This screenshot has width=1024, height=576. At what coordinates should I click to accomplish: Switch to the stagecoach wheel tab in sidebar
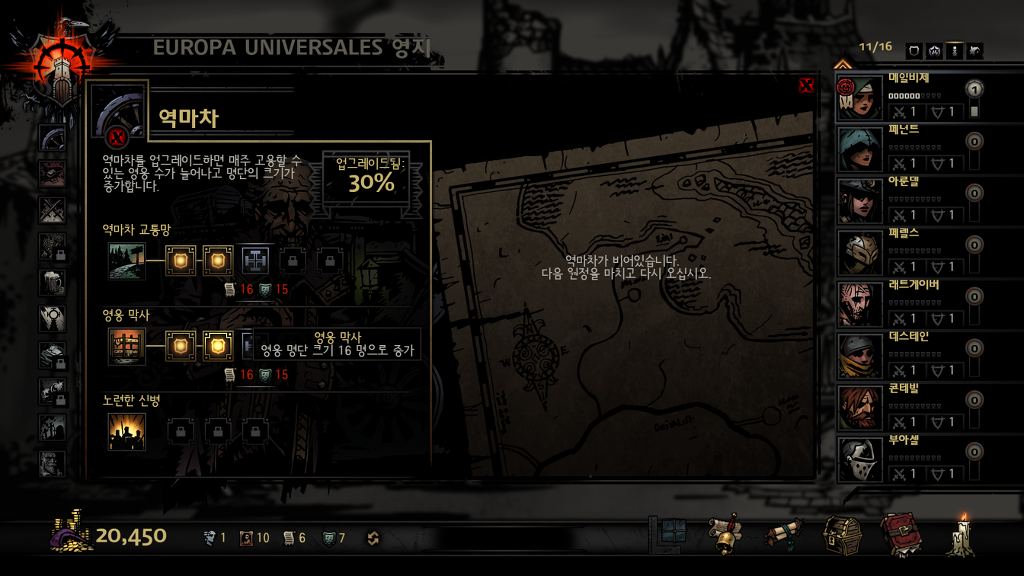pos(52,138)
